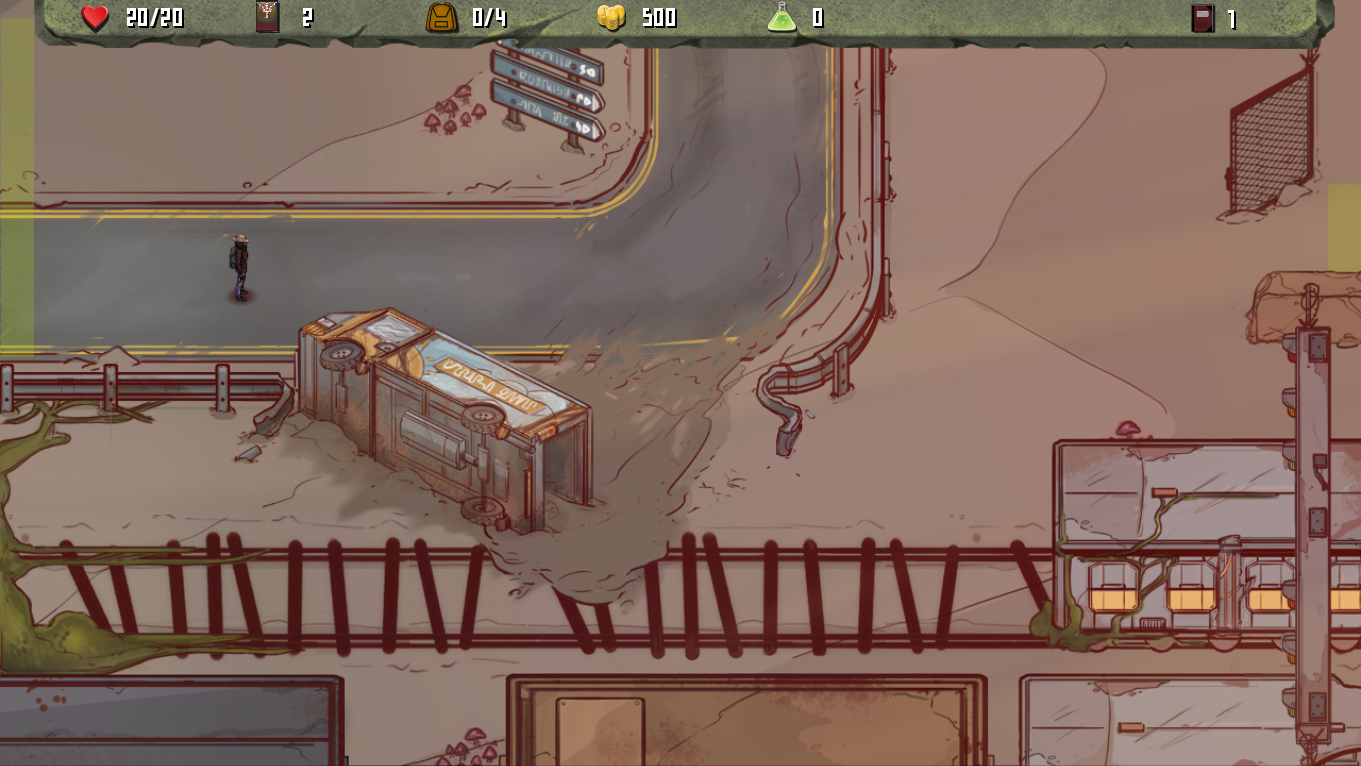The width and height of the screenshot is (1361, 766).
Task: Select the player character on the road
Action: pyautogui.click(x=238, y=265)
